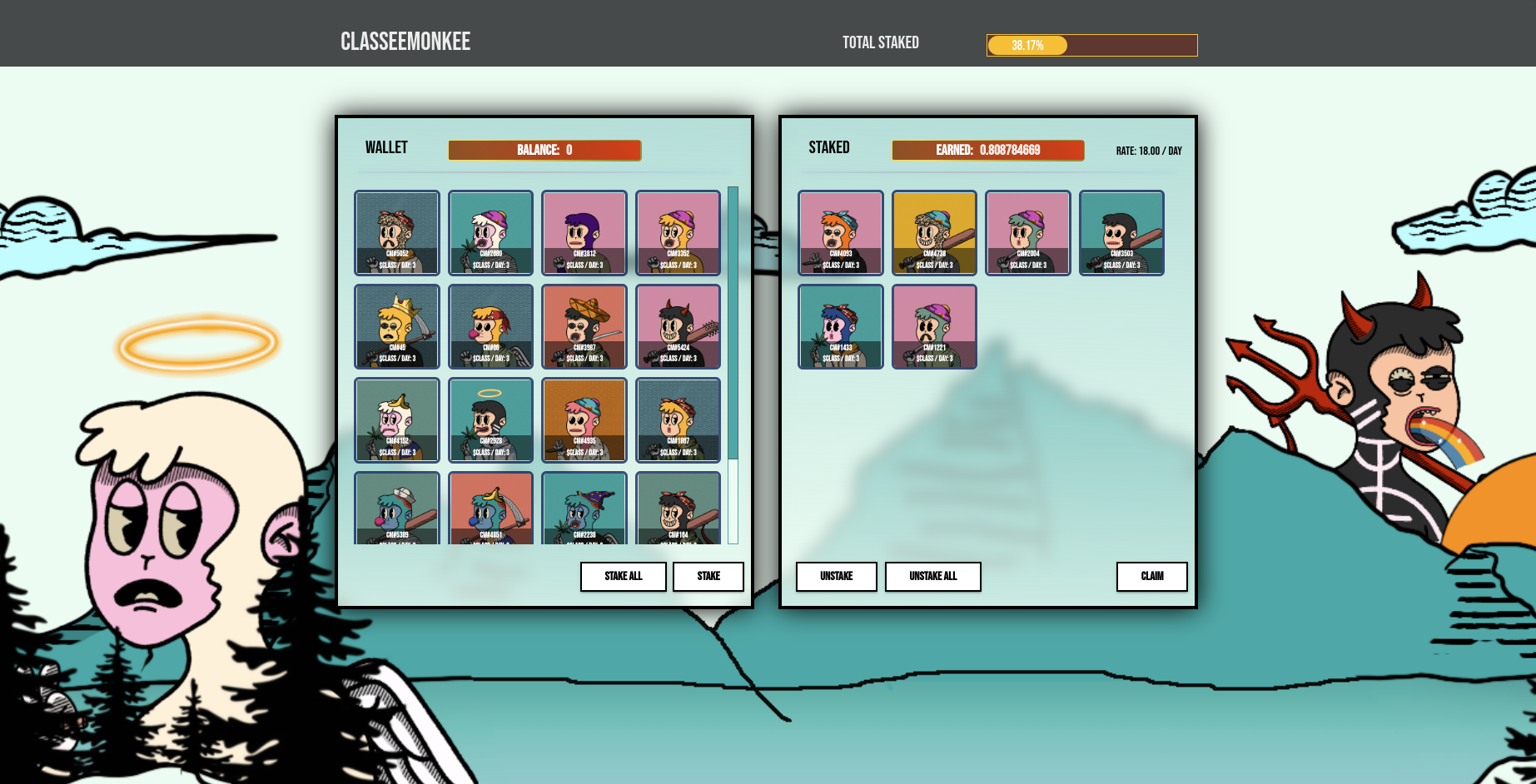This screenshot has height=784, width=1536.
Task: Pick wallet monkey CM#4935
Action: 584,420
